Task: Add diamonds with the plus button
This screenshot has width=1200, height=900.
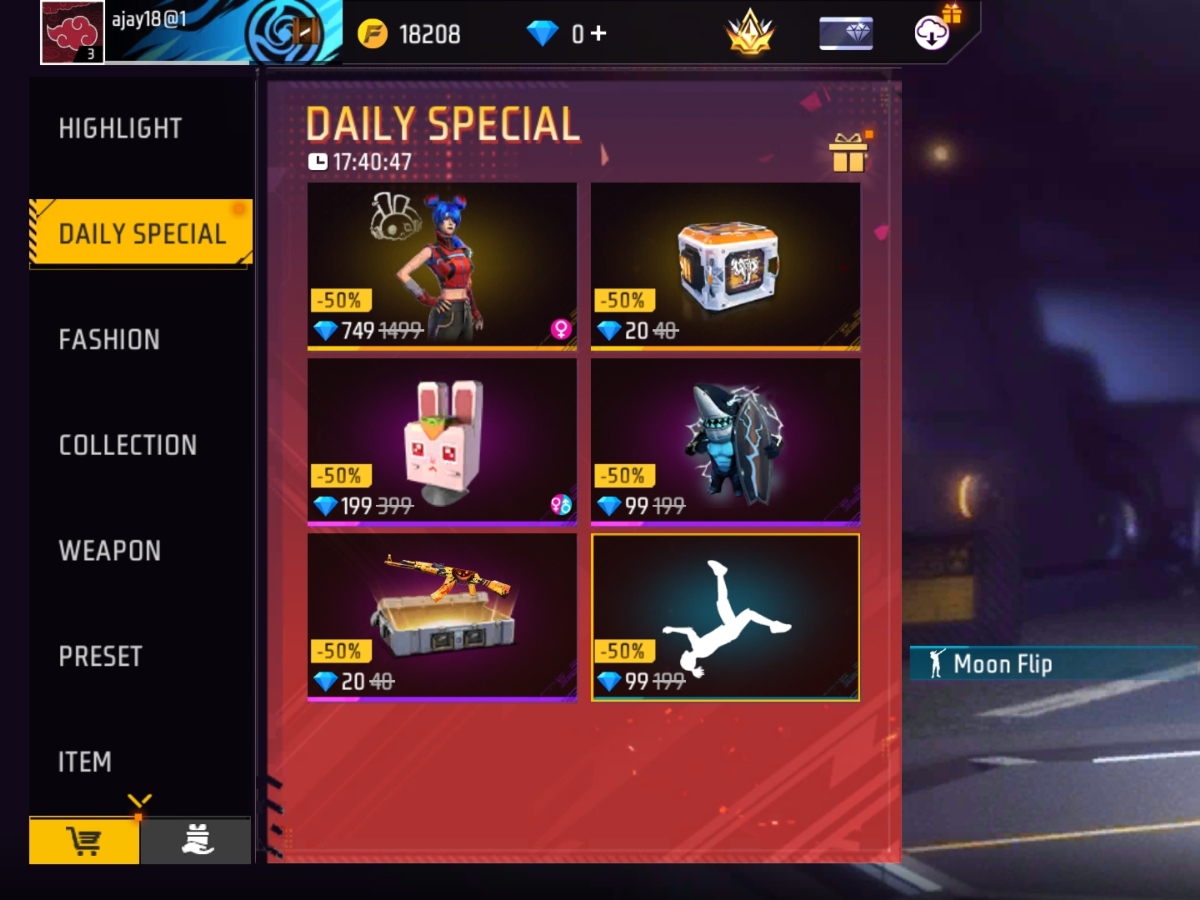Action: (x=598, y=33)
